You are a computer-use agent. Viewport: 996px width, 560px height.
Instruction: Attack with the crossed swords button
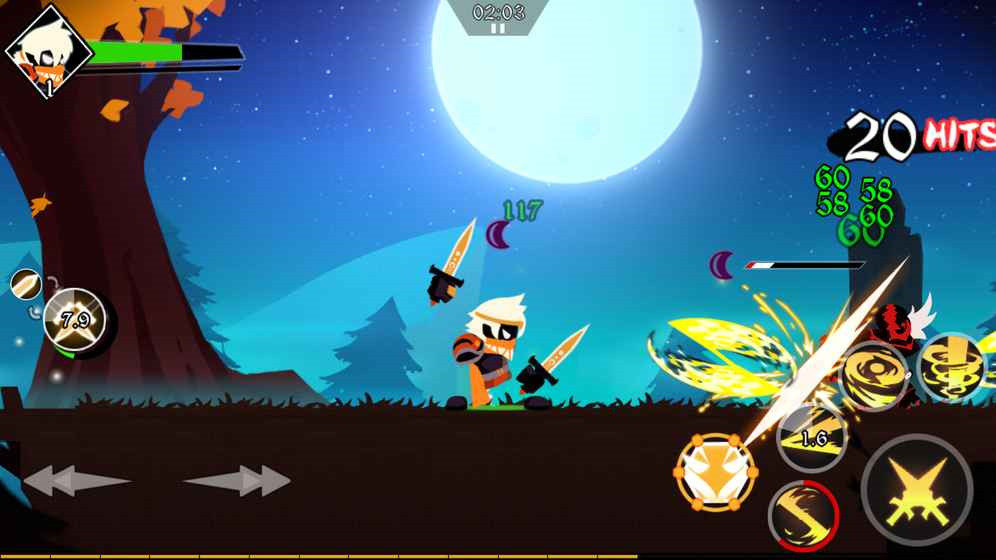pyautogui.click(x=916, y=490)
